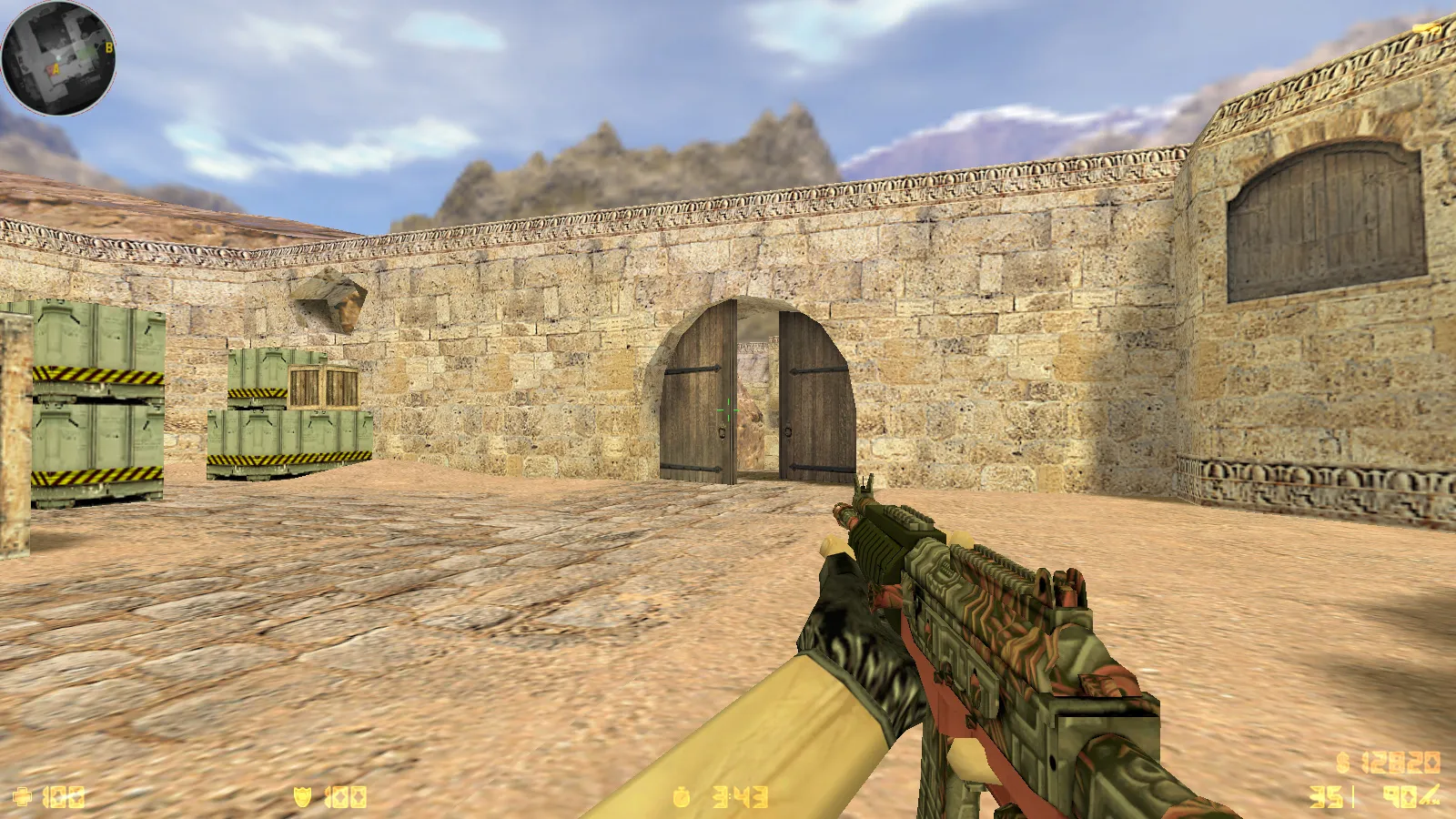Image resolution: width=1456 pixels, height=819 pixels.
Task: Click the bullet icon beside the ammo count
Action: pos(1431,795)
